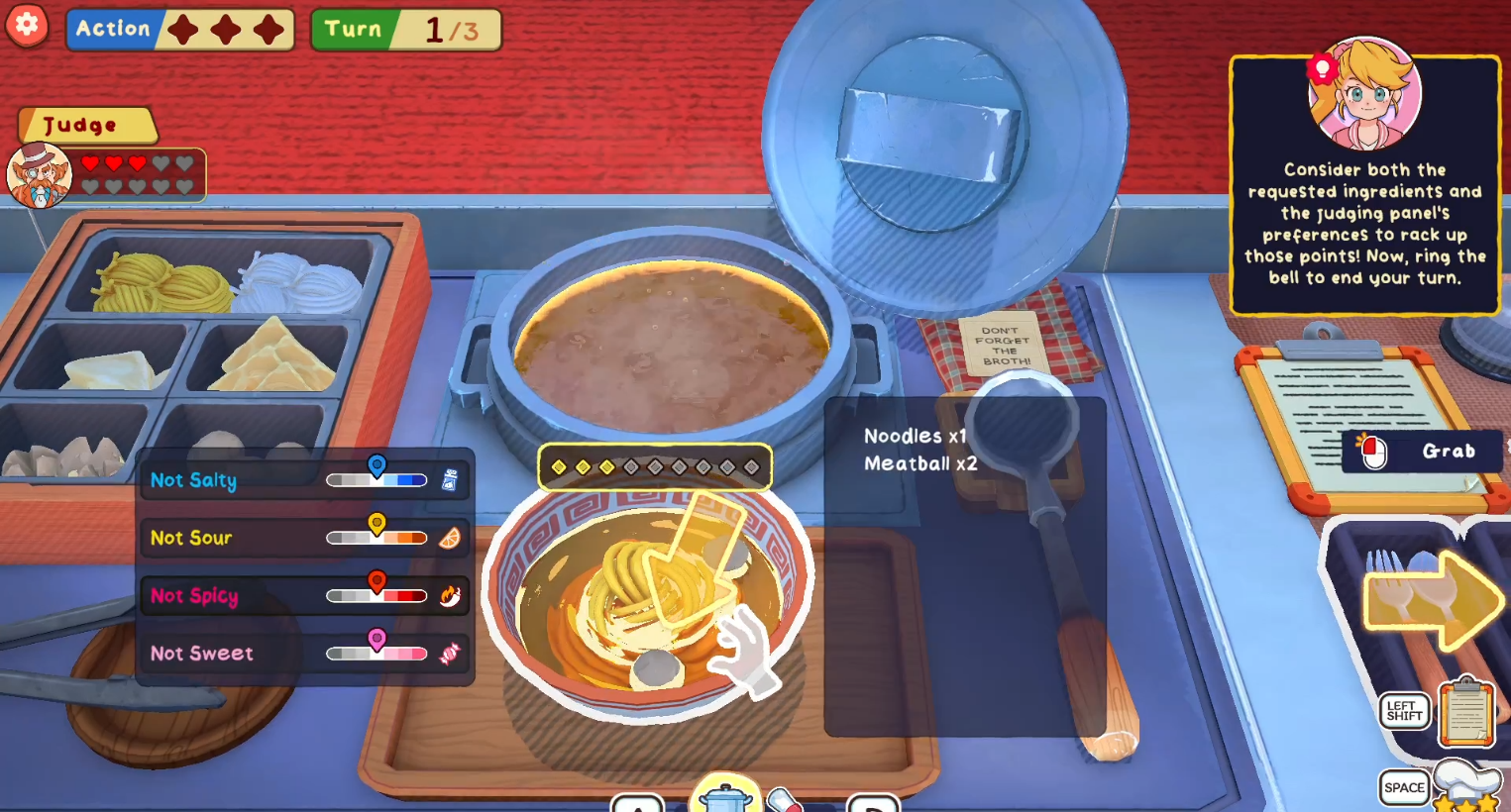This screenshot has height=812, width=1511.
Task: Click the chef hat with stars icon
Action: (x=1466, y=787)
